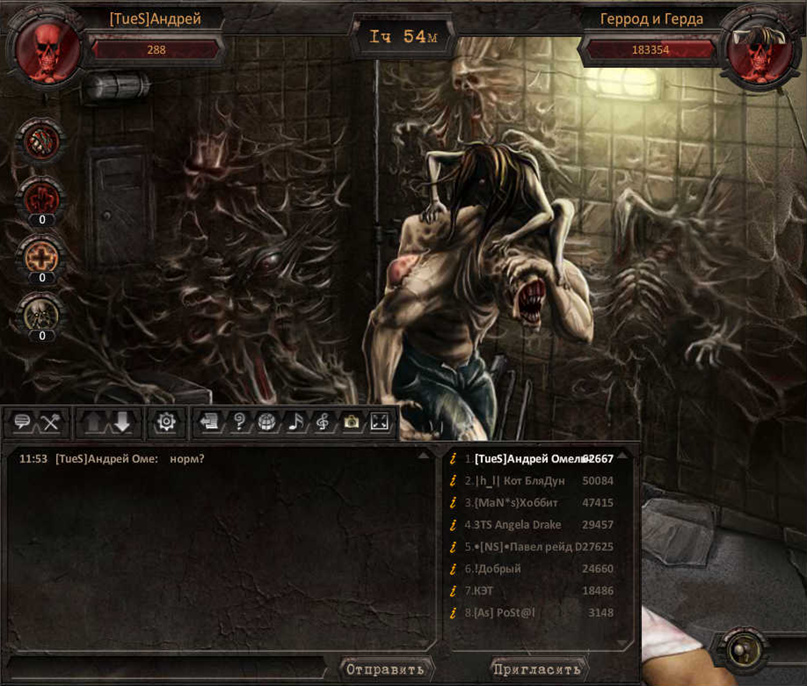807x686 pixels.
Task: Toggle the treble clef music button
Action: pyautogui.click(x=323, y=423)
